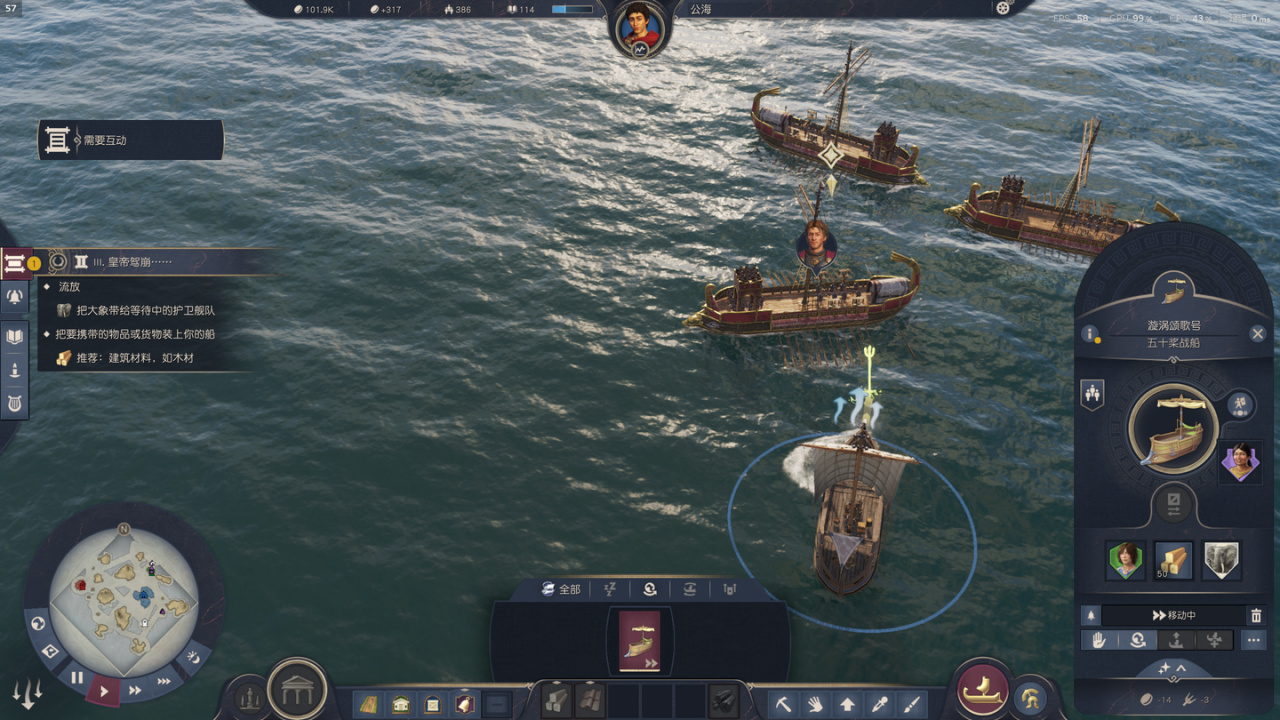Screen dimensions: 1280x720
Task: Pause the game speed
Action: tap(77, 677)
